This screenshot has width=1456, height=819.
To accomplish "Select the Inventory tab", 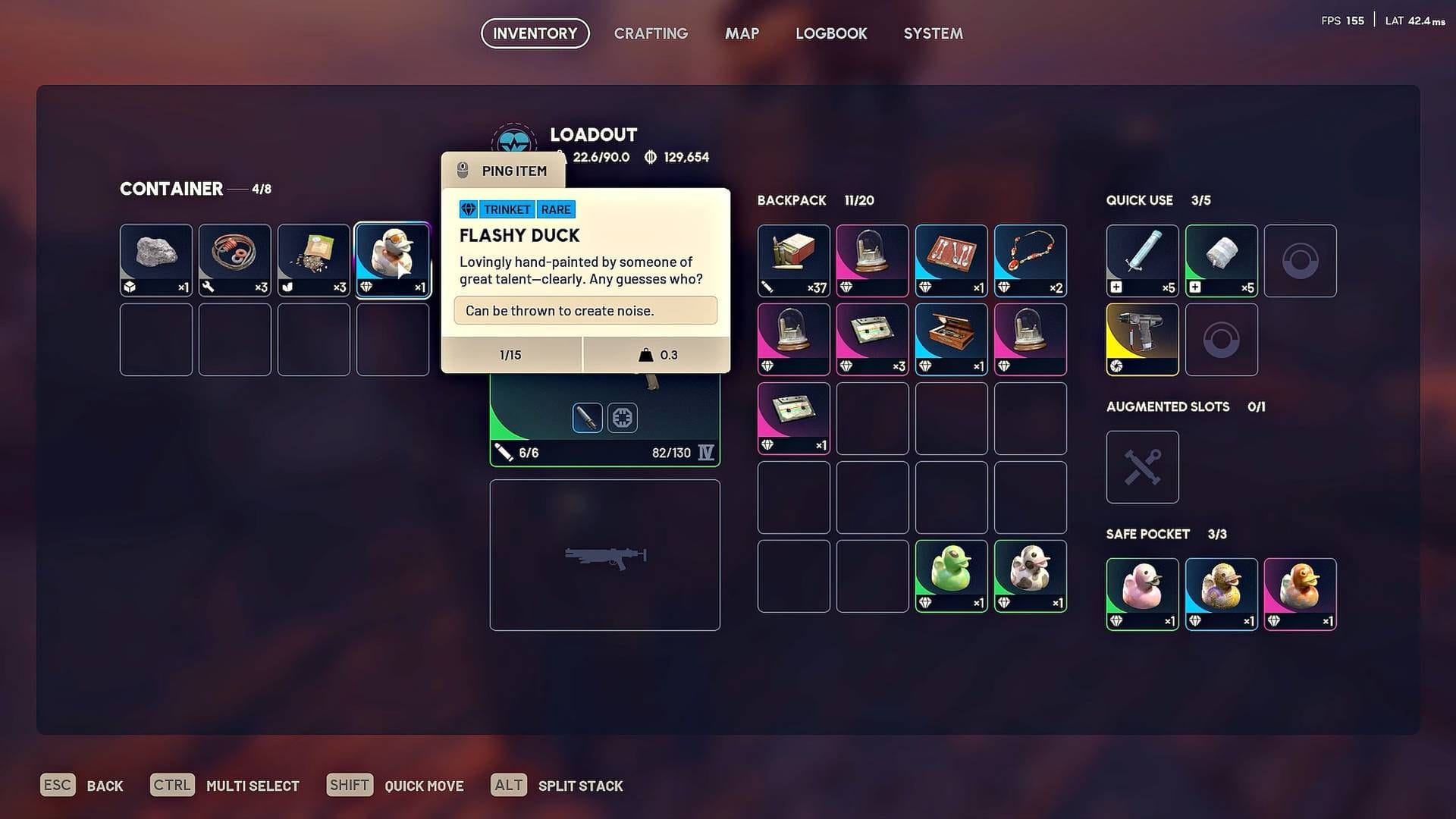I will 535,33.
